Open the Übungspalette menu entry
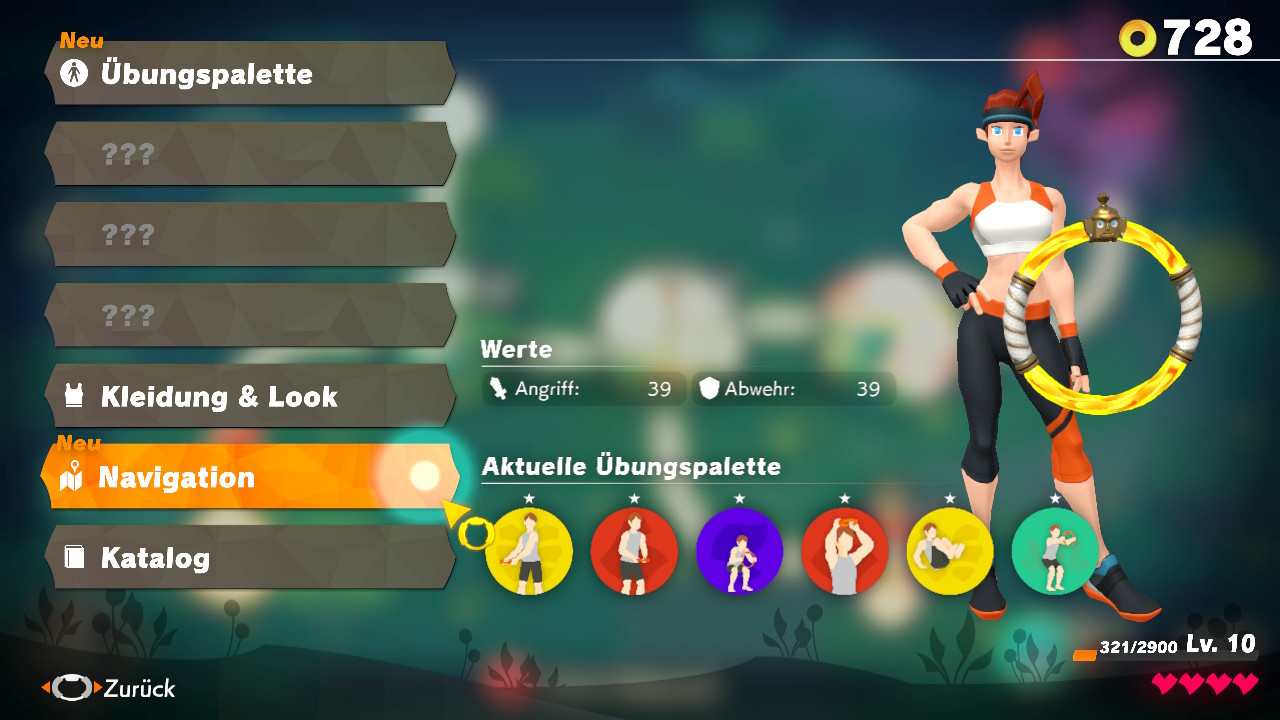The width and height of the screenshot is (1280, 720). pyautogui.click(x=250, y=74)
